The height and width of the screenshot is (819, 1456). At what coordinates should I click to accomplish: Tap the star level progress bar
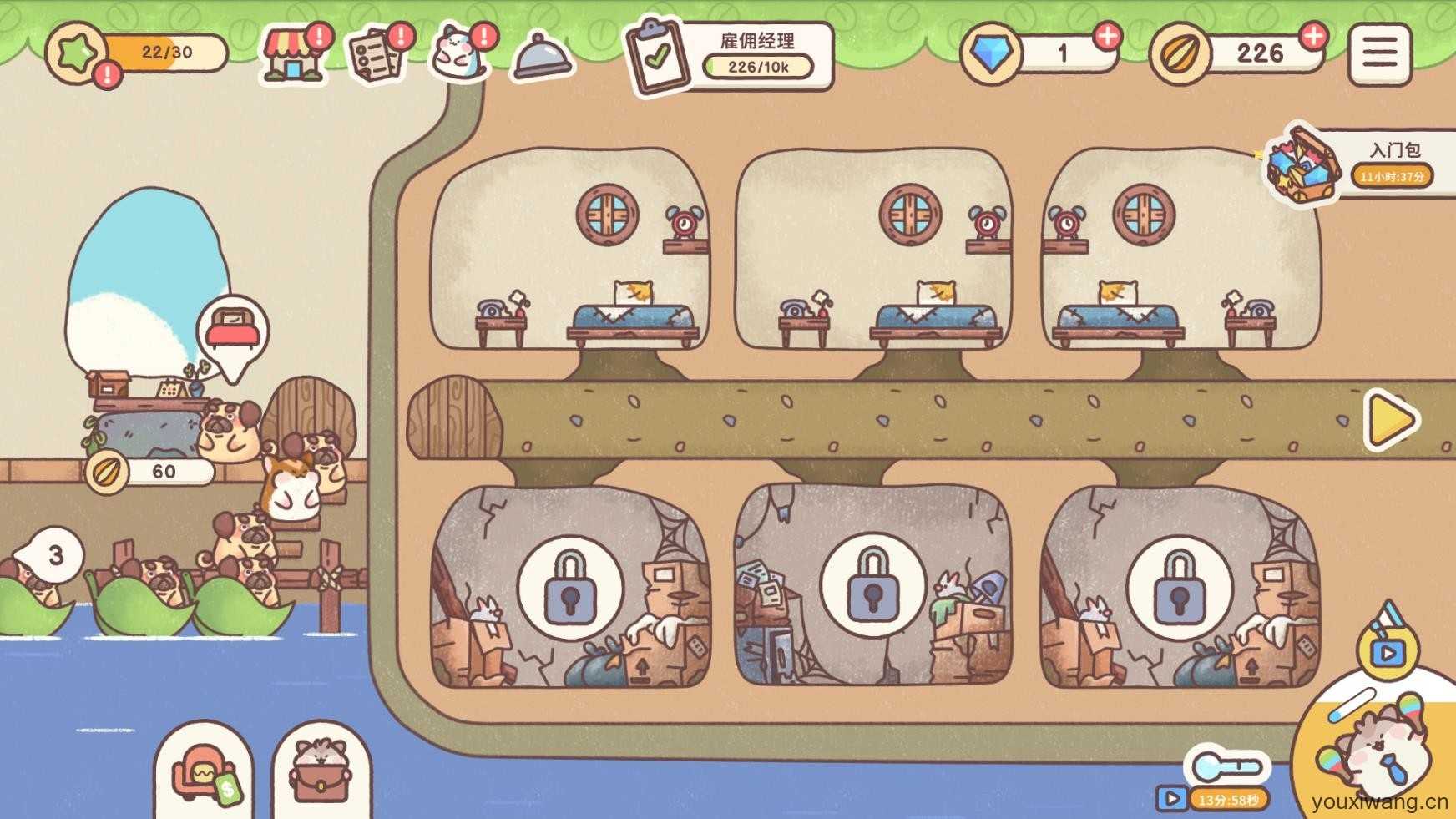tap(138, 53)
